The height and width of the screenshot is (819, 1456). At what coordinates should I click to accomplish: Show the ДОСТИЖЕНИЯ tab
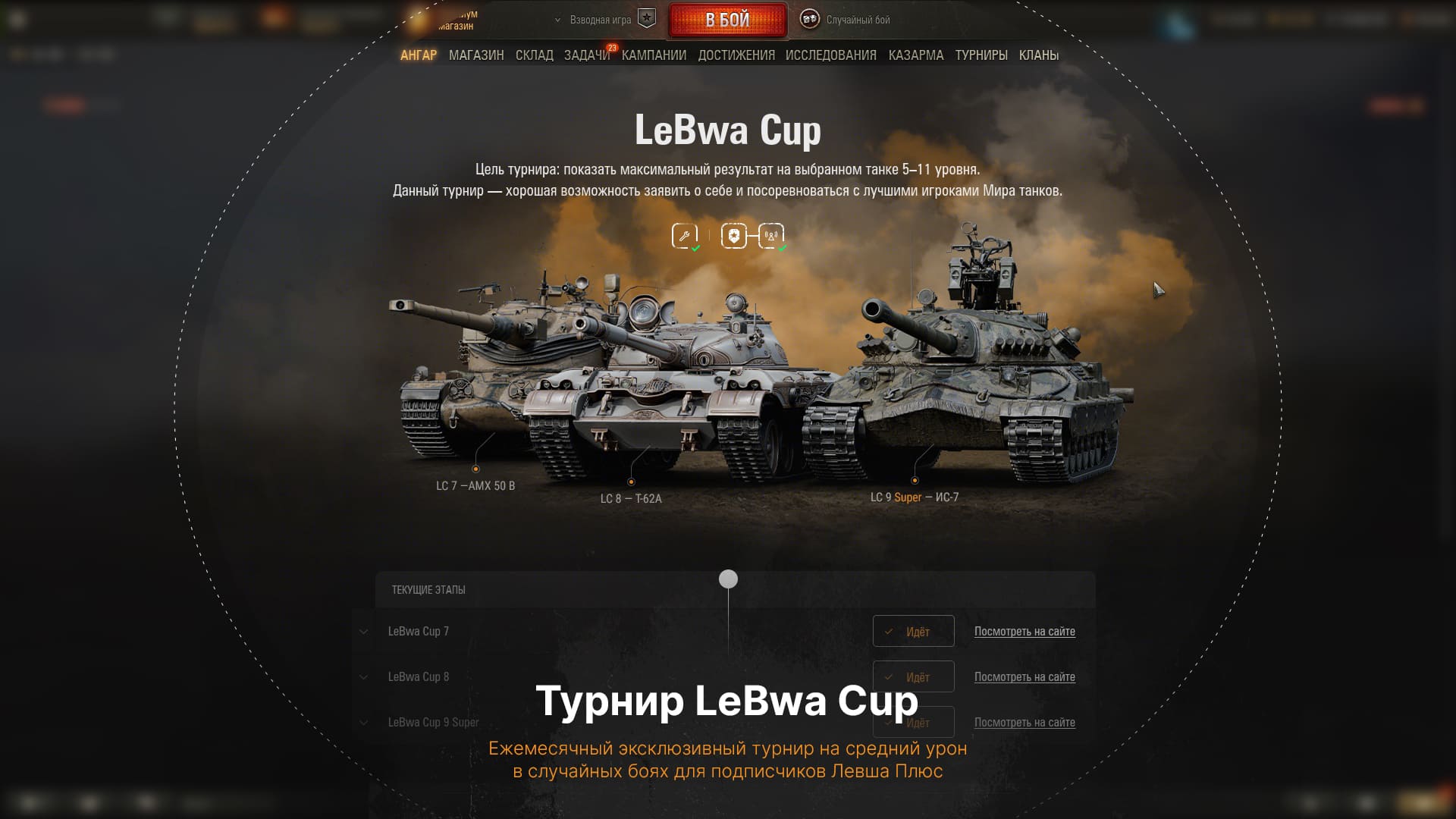pos(736,55)
